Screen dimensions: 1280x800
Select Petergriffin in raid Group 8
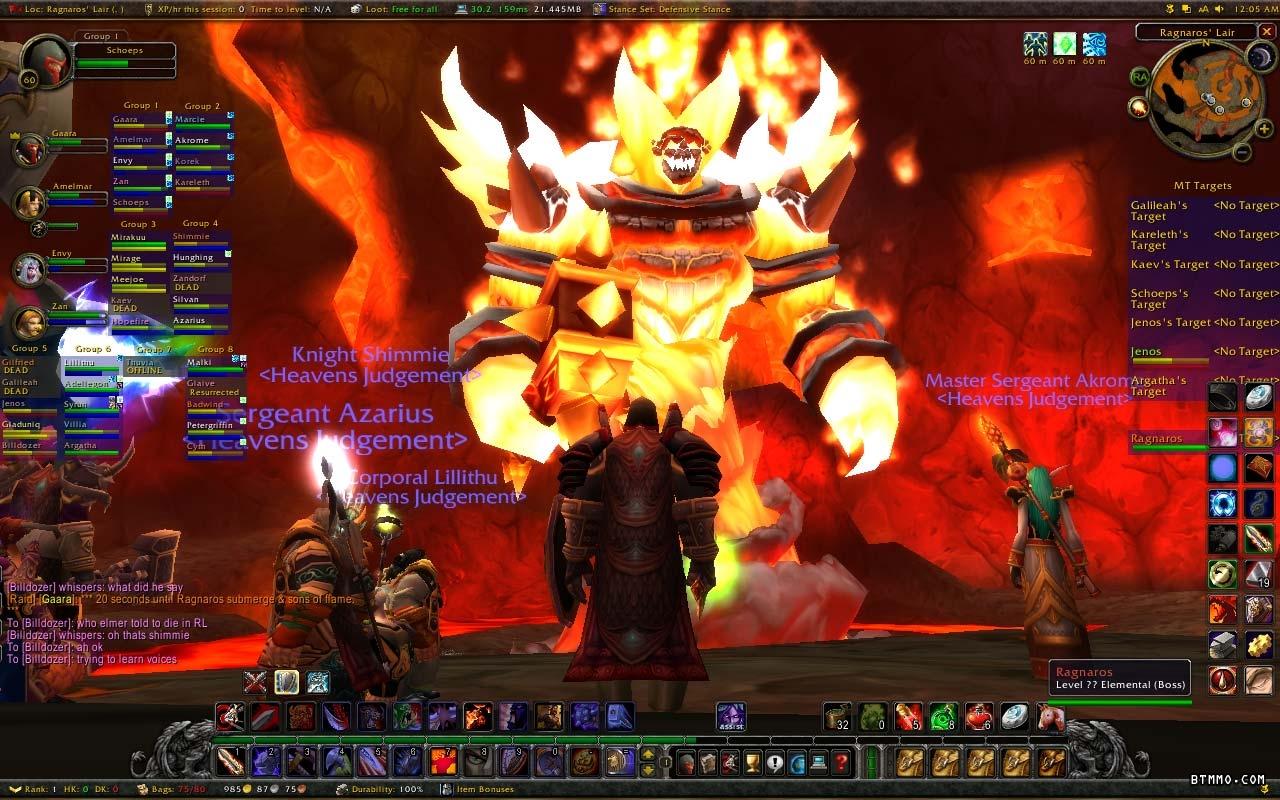(214, 425)
